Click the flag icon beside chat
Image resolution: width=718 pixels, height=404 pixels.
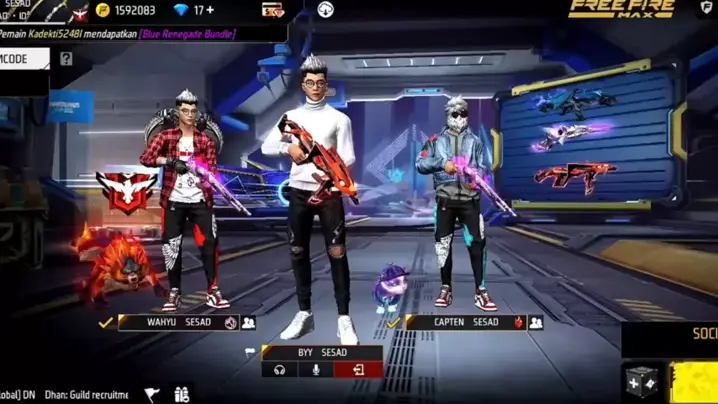[x=151, y=395]
